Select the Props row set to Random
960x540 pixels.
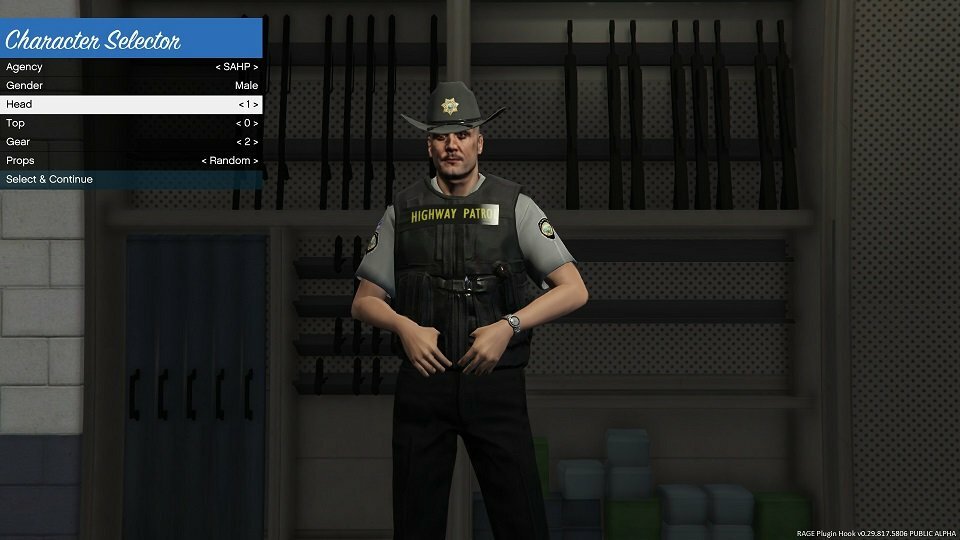coord(131,160)
